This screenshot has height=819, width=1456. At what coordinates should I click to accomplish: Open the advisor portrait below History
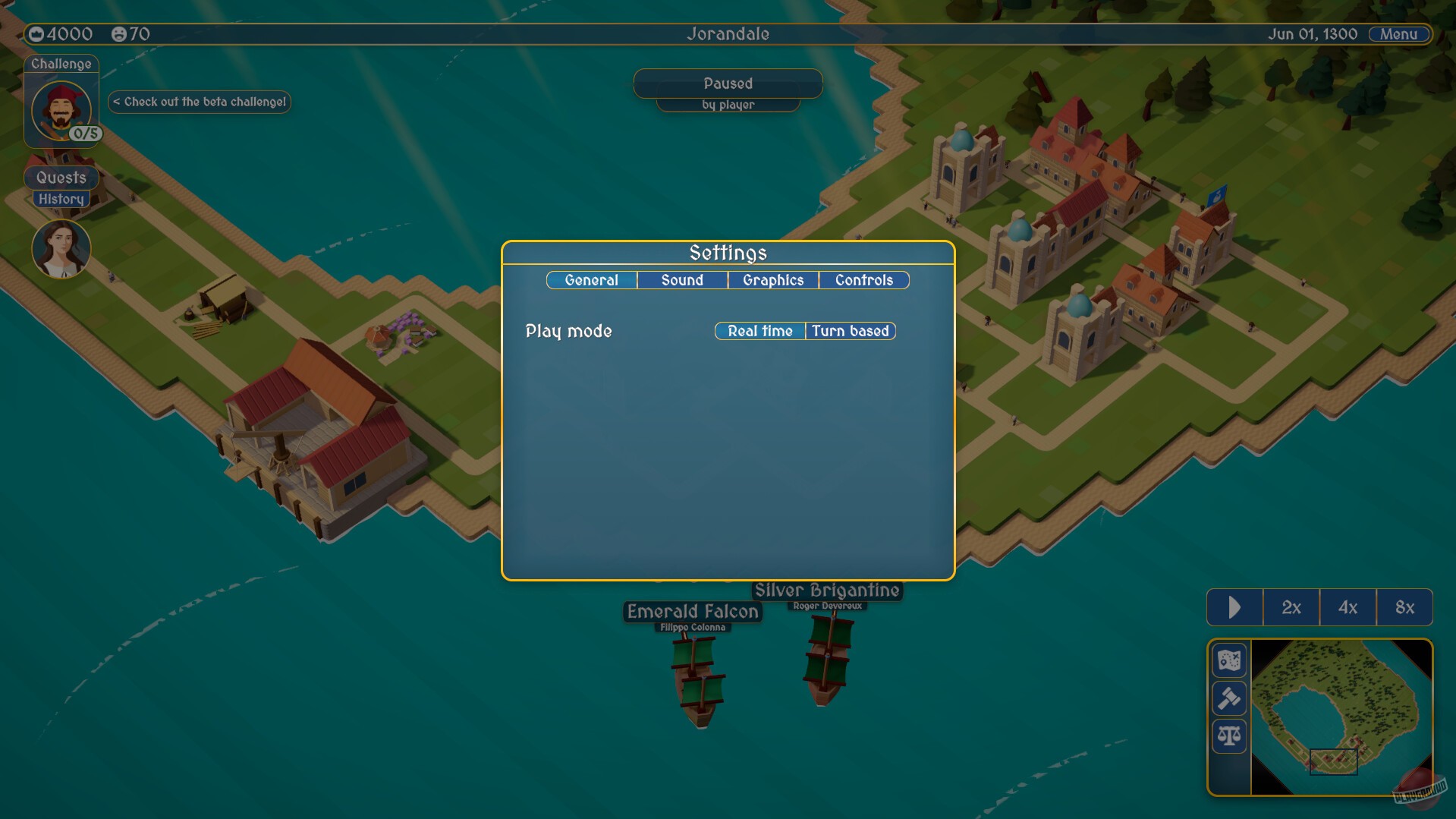tap(61, 248)
